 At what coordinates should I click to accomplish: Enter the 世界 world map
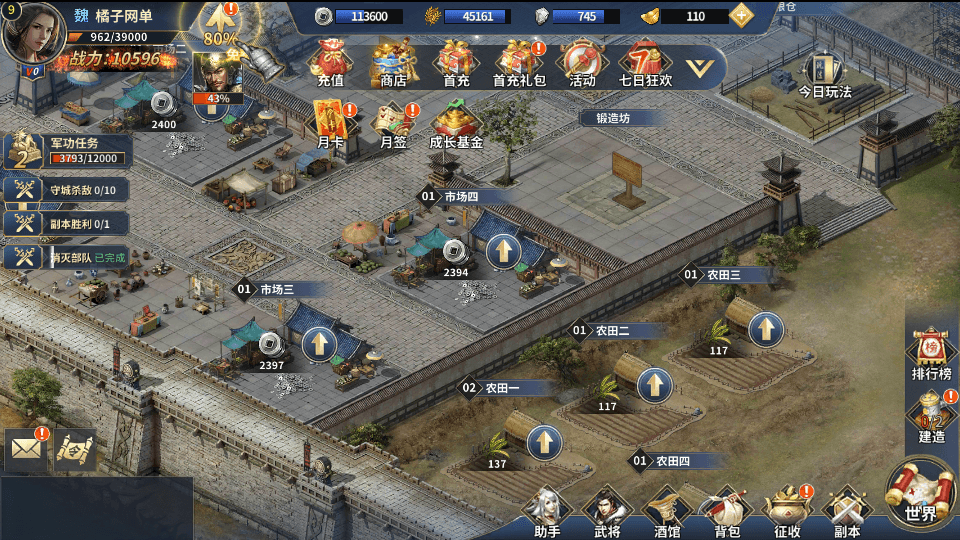tap(921, 495)
